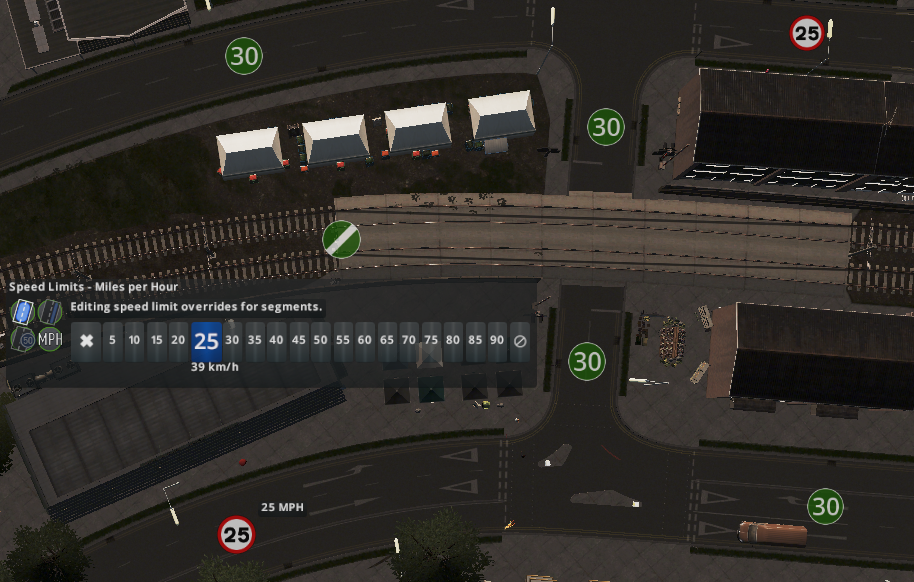Select the 40 mph speed button
The image size is (914, 582).
[277, 340]
